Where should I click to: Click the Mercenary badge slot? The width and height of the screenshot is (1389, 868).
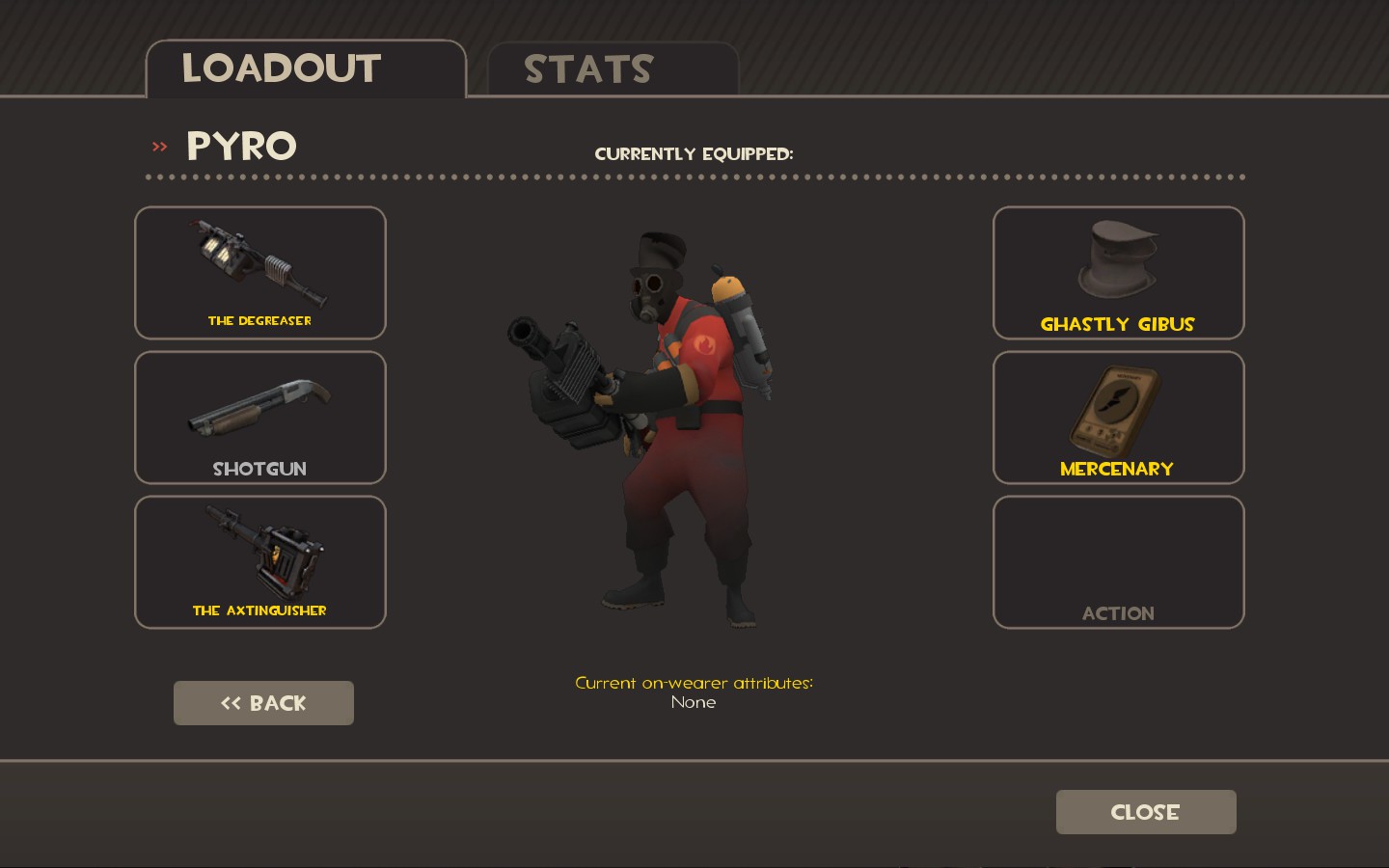pos(1118,418)
